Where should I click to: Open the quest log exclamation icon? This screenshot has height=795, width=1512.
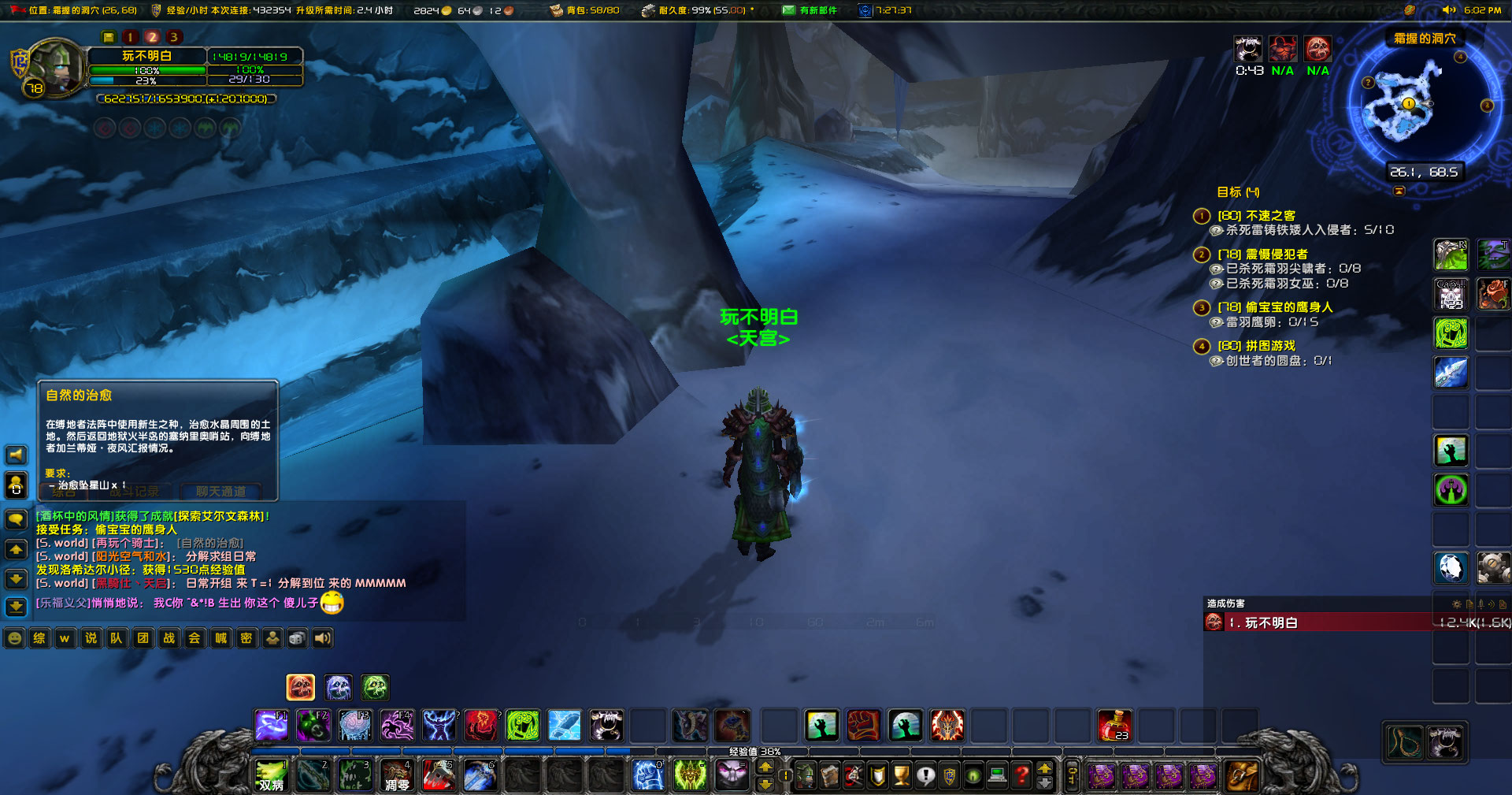(x=926, y=775)
